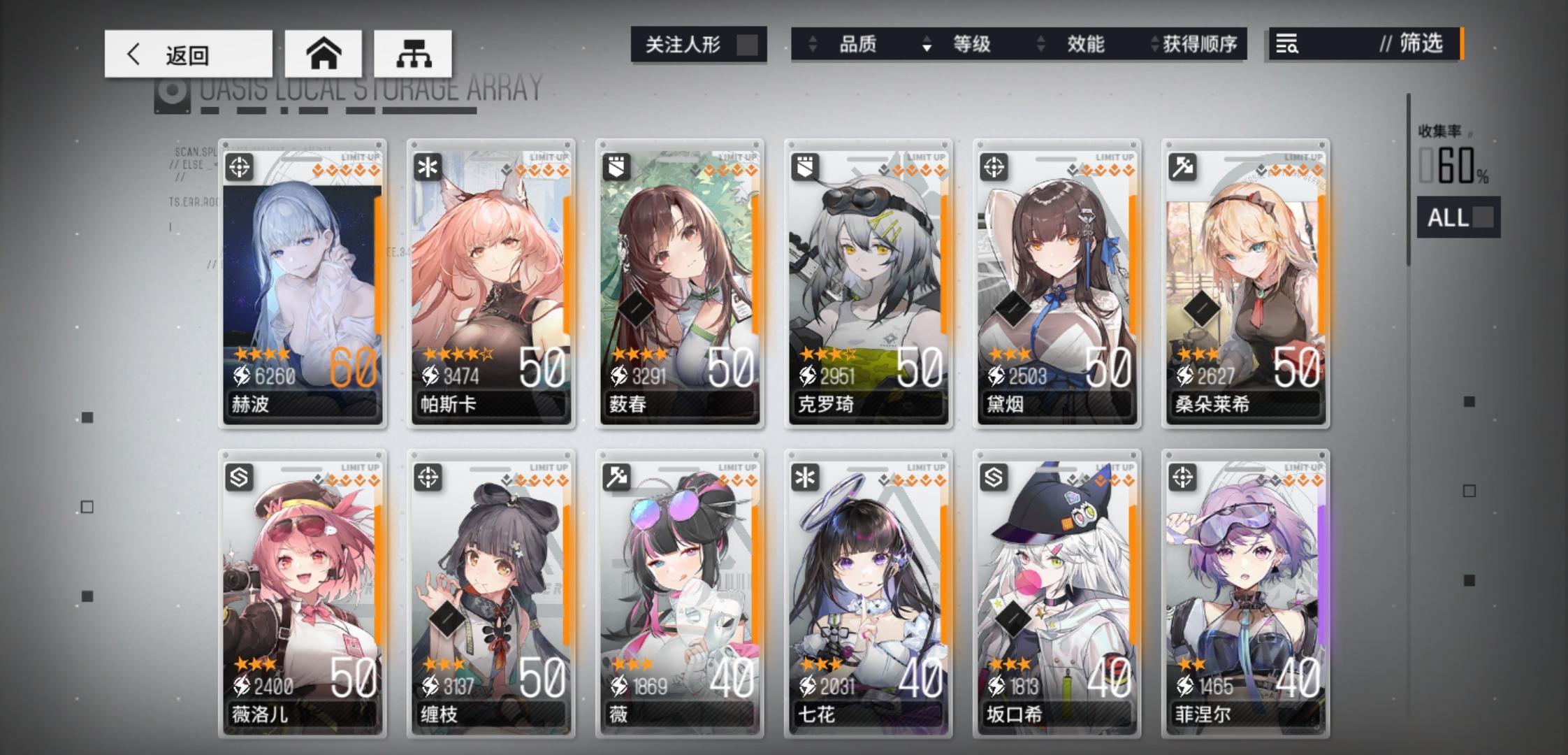Image resolution: width=1568 pixels, height=755 pixels.
Task: Click the squad org-chart icon beside home
Action: 412,52
